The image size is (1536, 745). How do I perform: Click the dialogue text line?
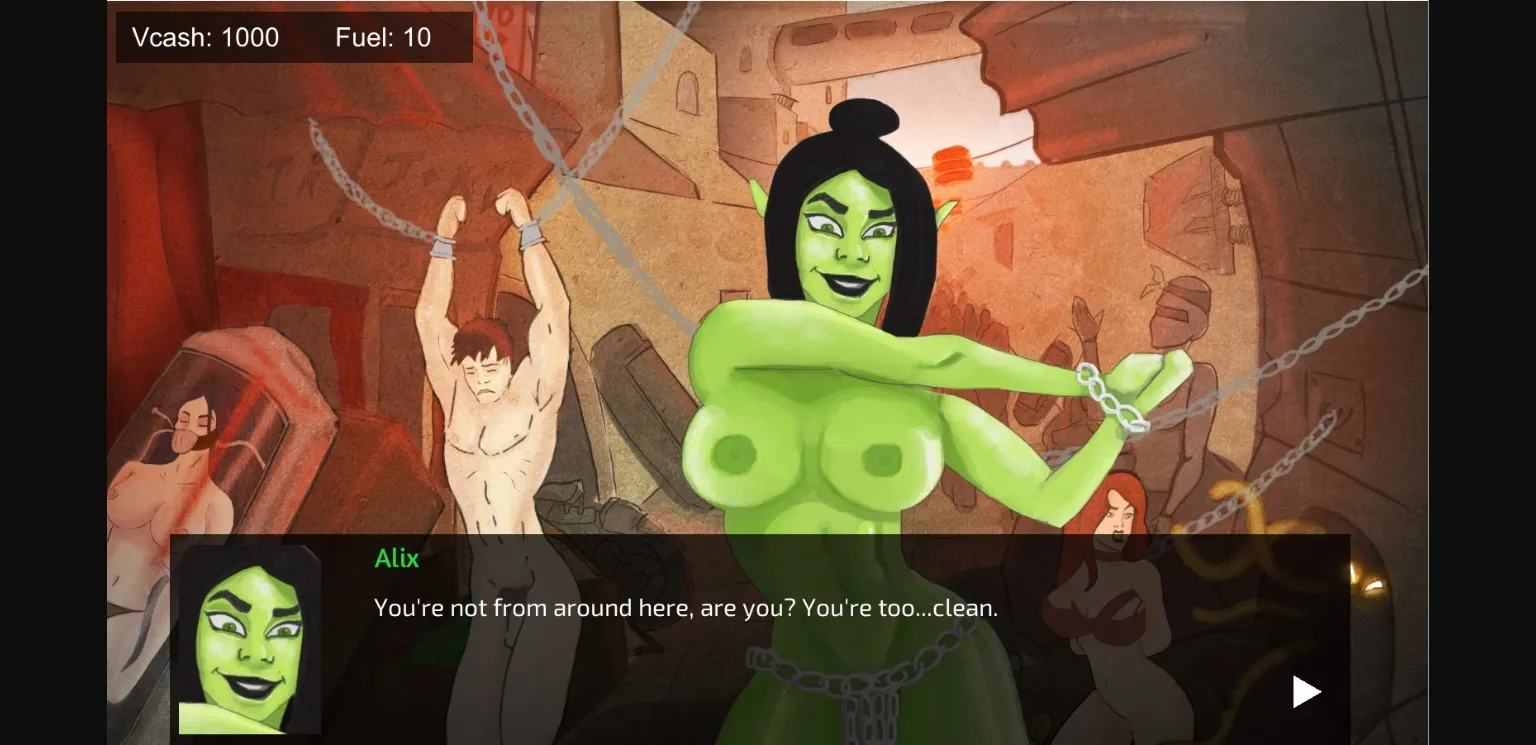(685, 607)
